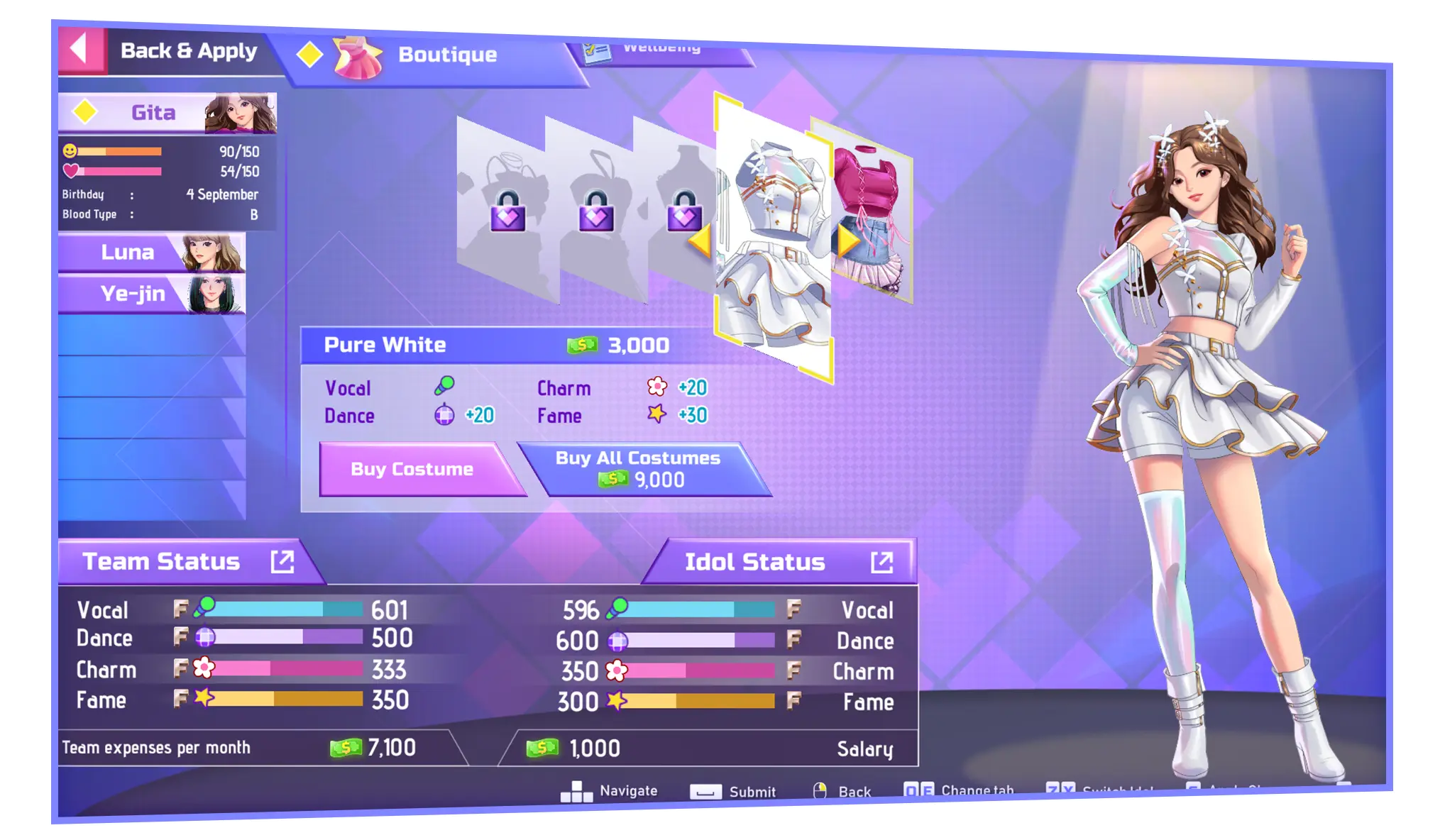Open the Wellbeing tab
The height and width of the screenshot is (840, 1445).
tap(660, 51)
